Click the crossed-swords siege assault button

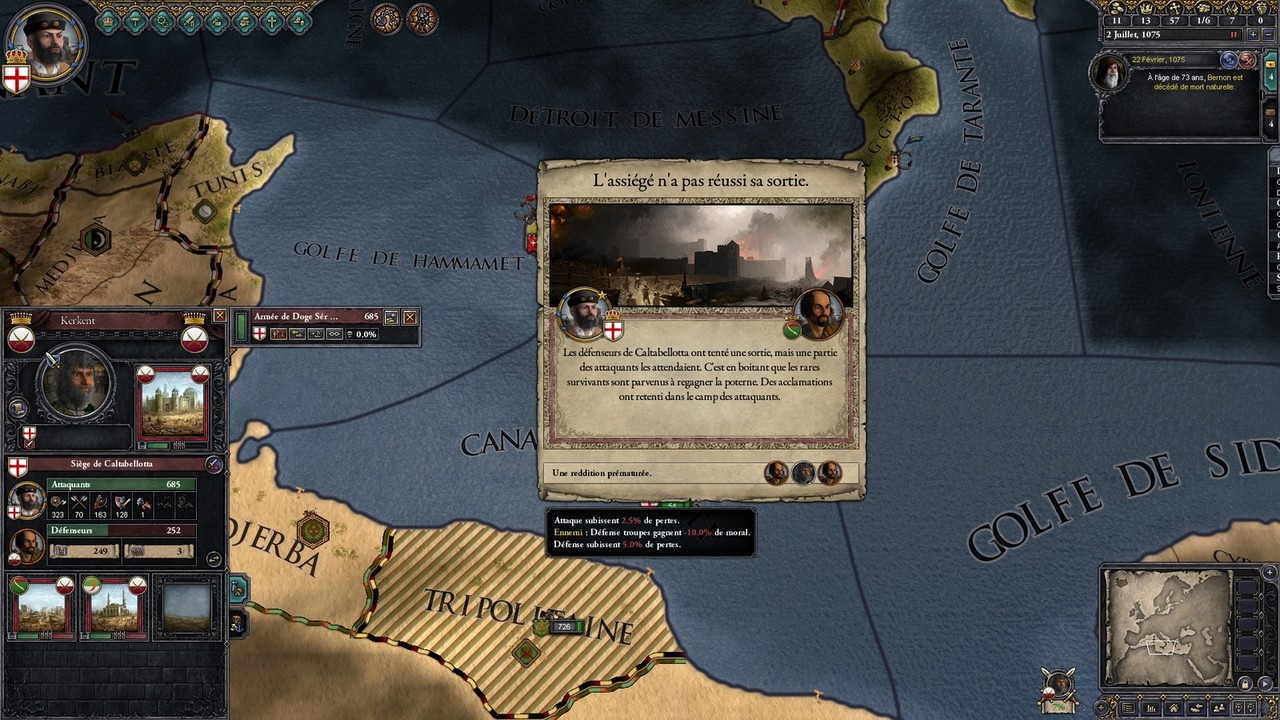[x=213, y=464]
